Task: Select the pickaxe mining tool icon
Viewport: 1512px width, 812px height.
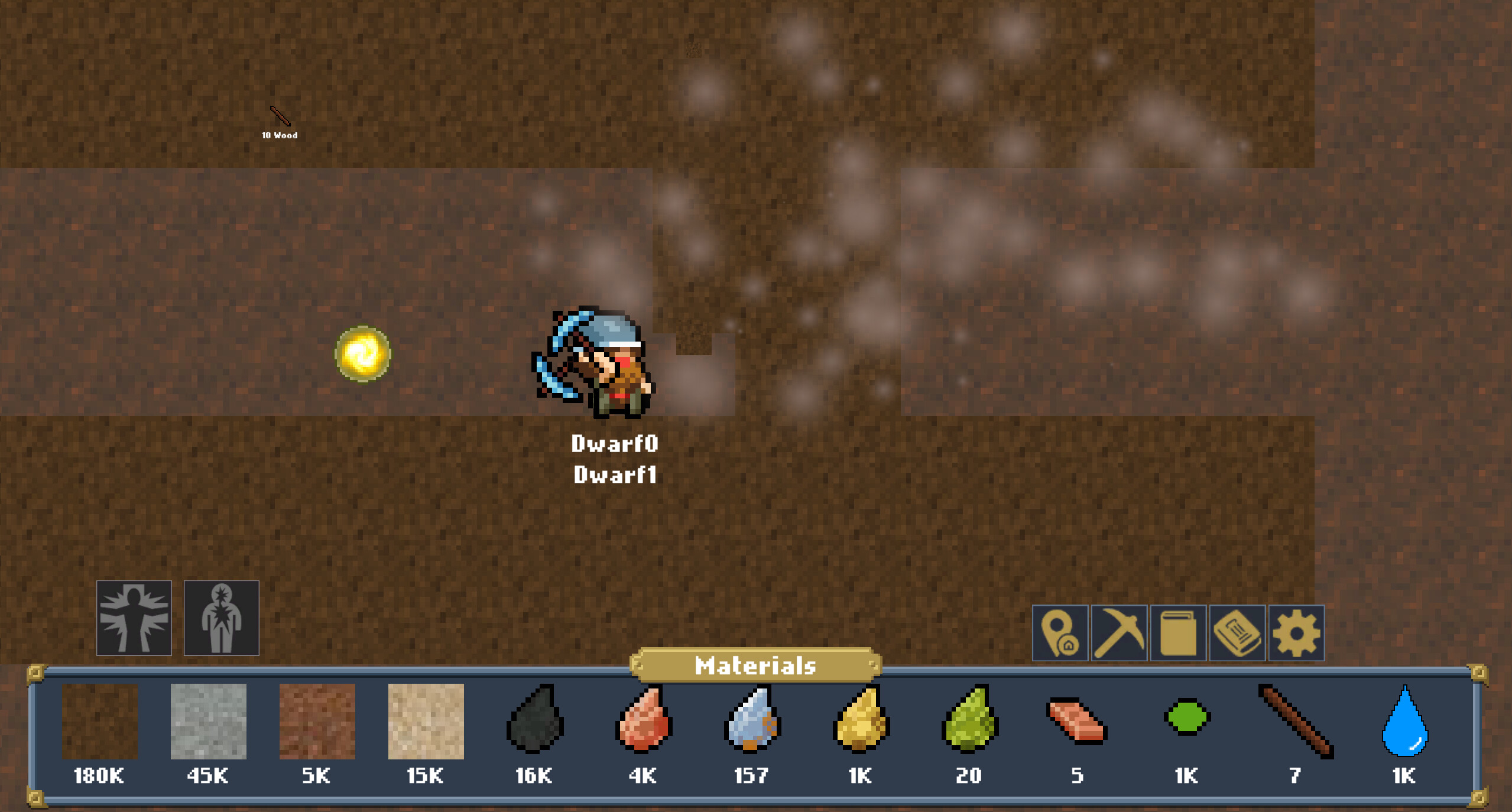Action: pyautogui.click(x=1119, y=632)
